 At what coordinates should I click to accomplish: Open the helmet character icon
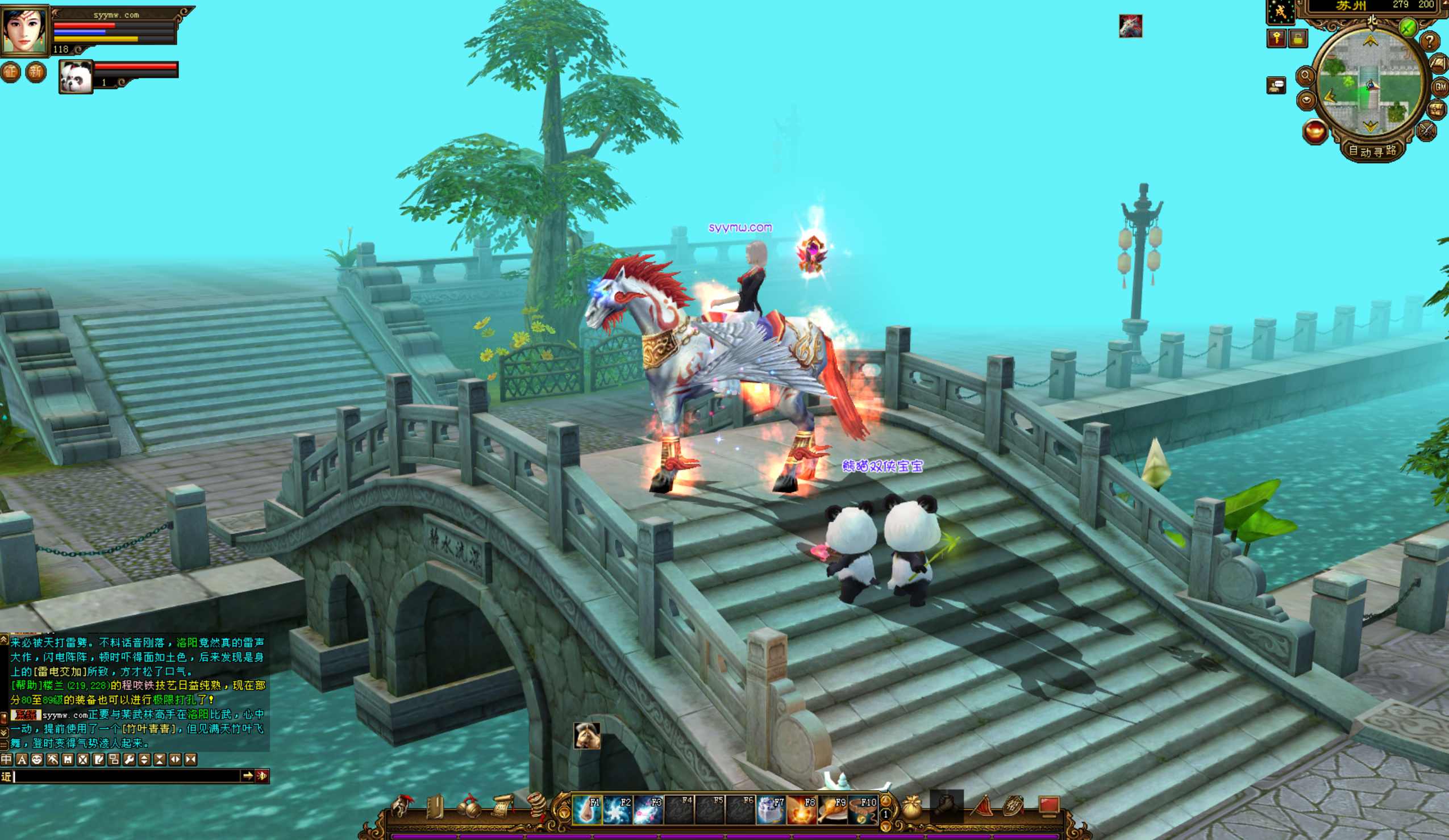coord(402,806)
